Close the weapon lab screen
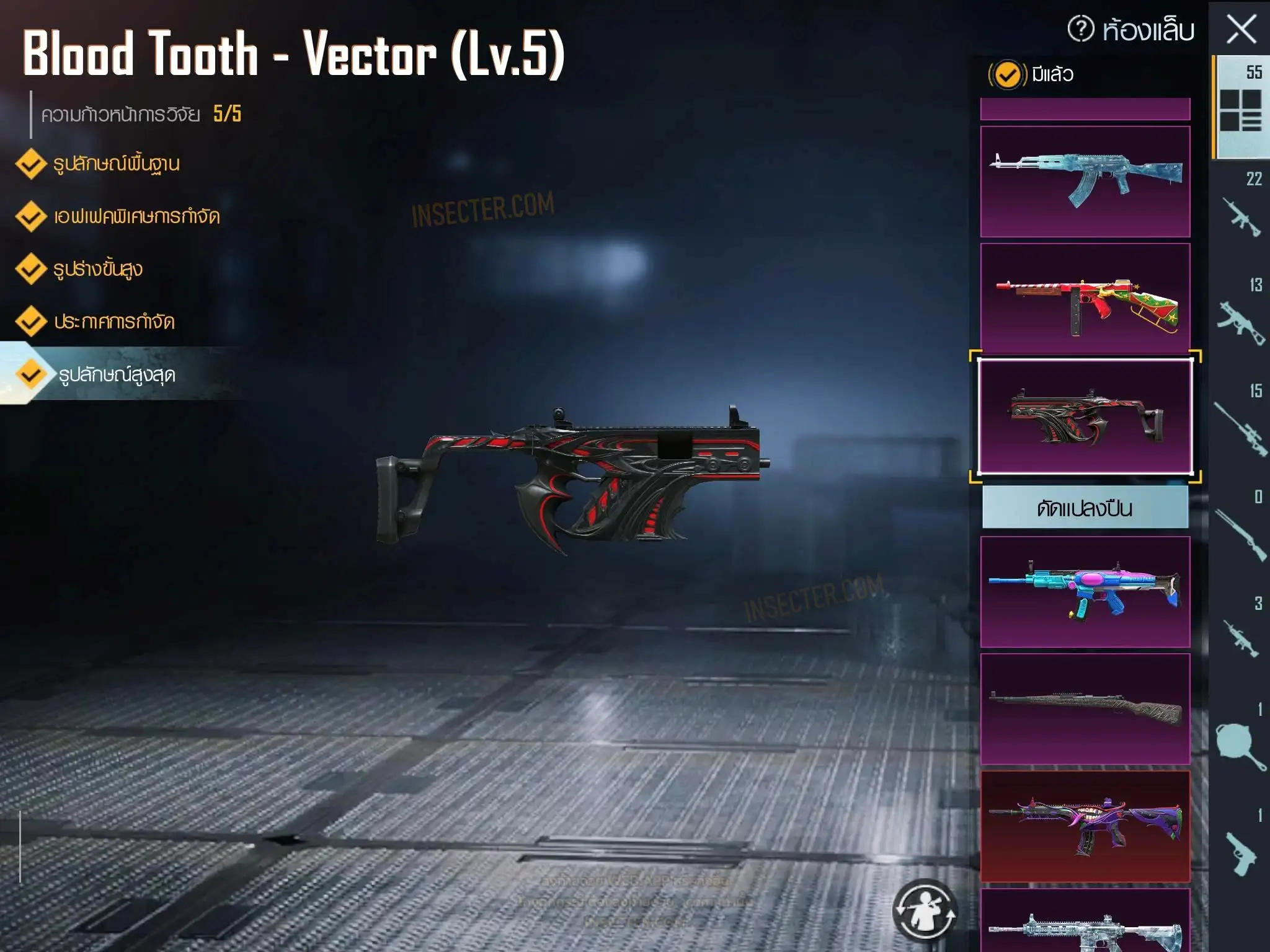 pyautogui.click(x=1241, y=30)
